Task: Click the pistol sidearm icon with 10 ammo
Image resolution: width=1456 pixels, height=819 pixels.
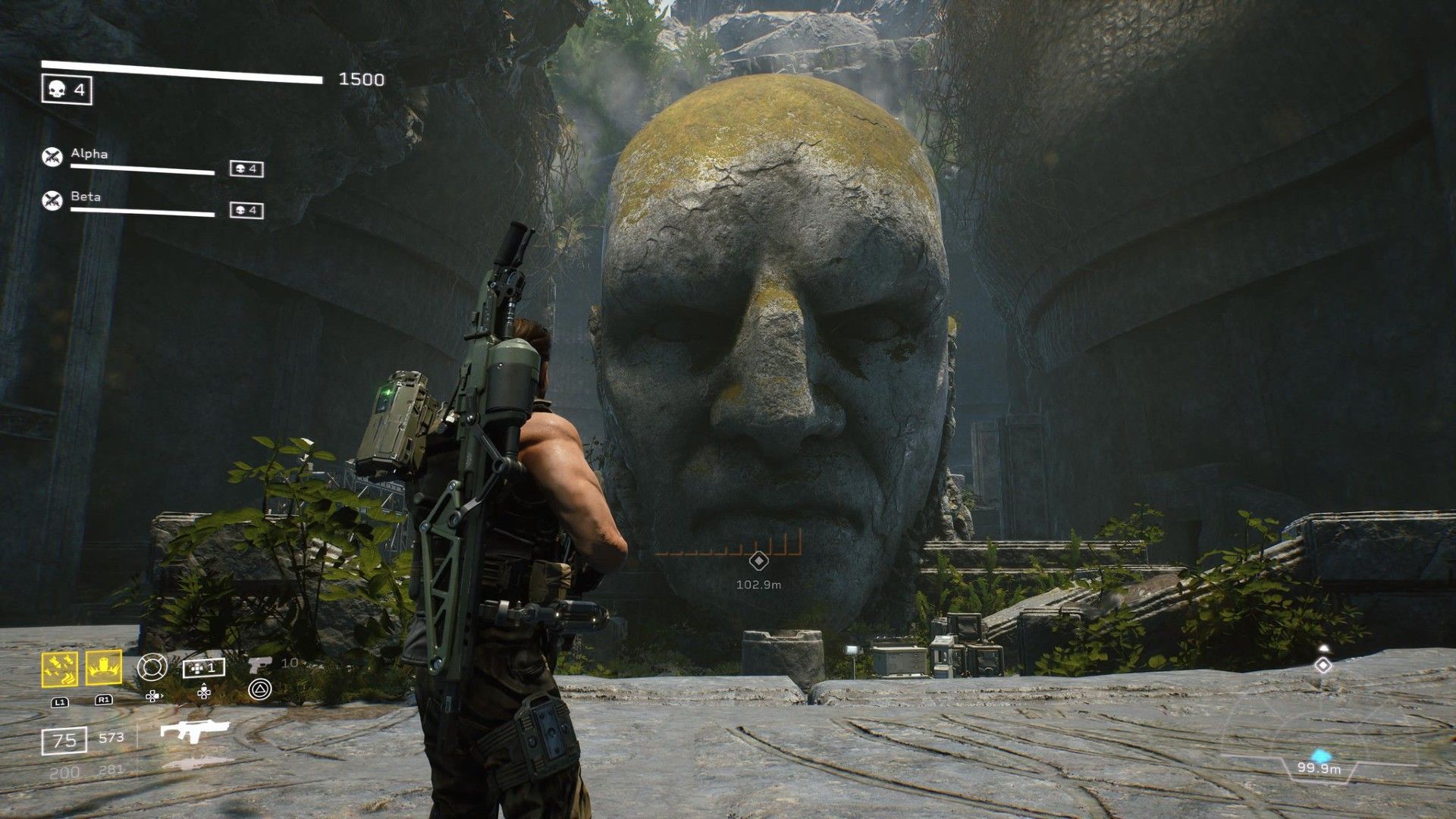Action: (x=261, y=664)
